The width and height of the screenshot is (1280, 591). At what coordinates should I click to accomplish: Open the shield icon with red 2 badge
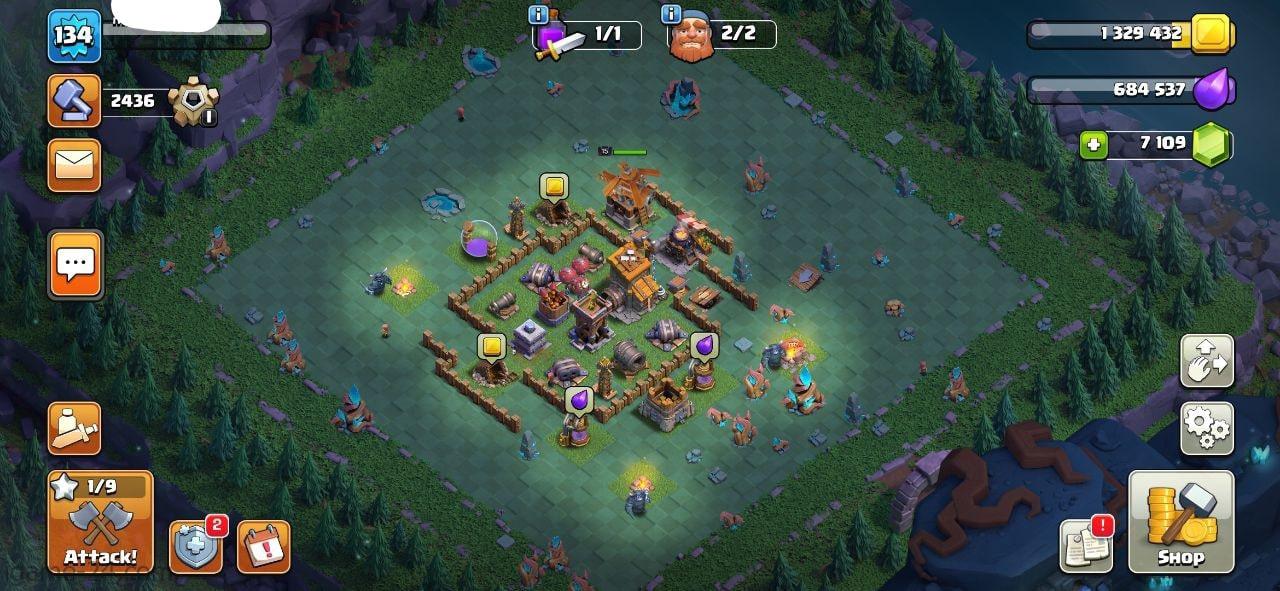point(195,547)
